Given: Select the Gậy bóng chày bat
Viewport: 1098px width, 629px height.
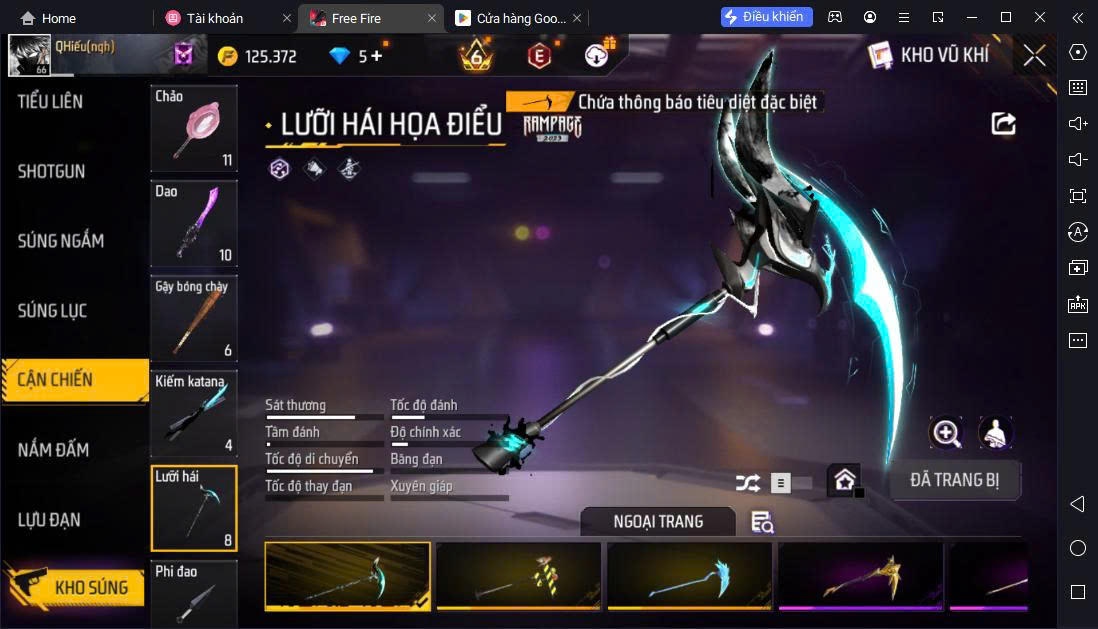Looking at the screenshot, I should coord(194,318).
